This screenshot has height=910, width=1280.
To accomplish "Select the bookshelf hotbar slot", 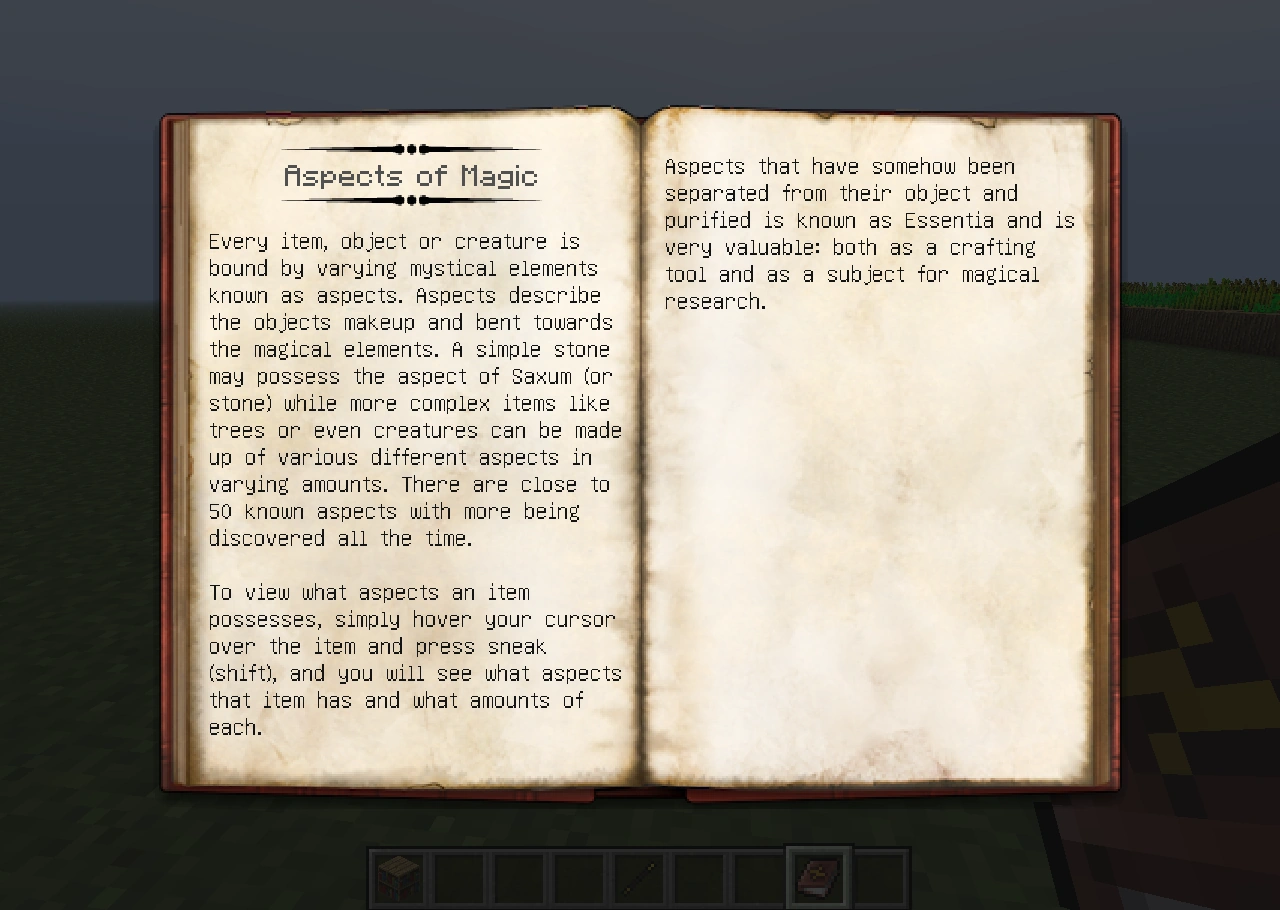I will pos(400,879).
